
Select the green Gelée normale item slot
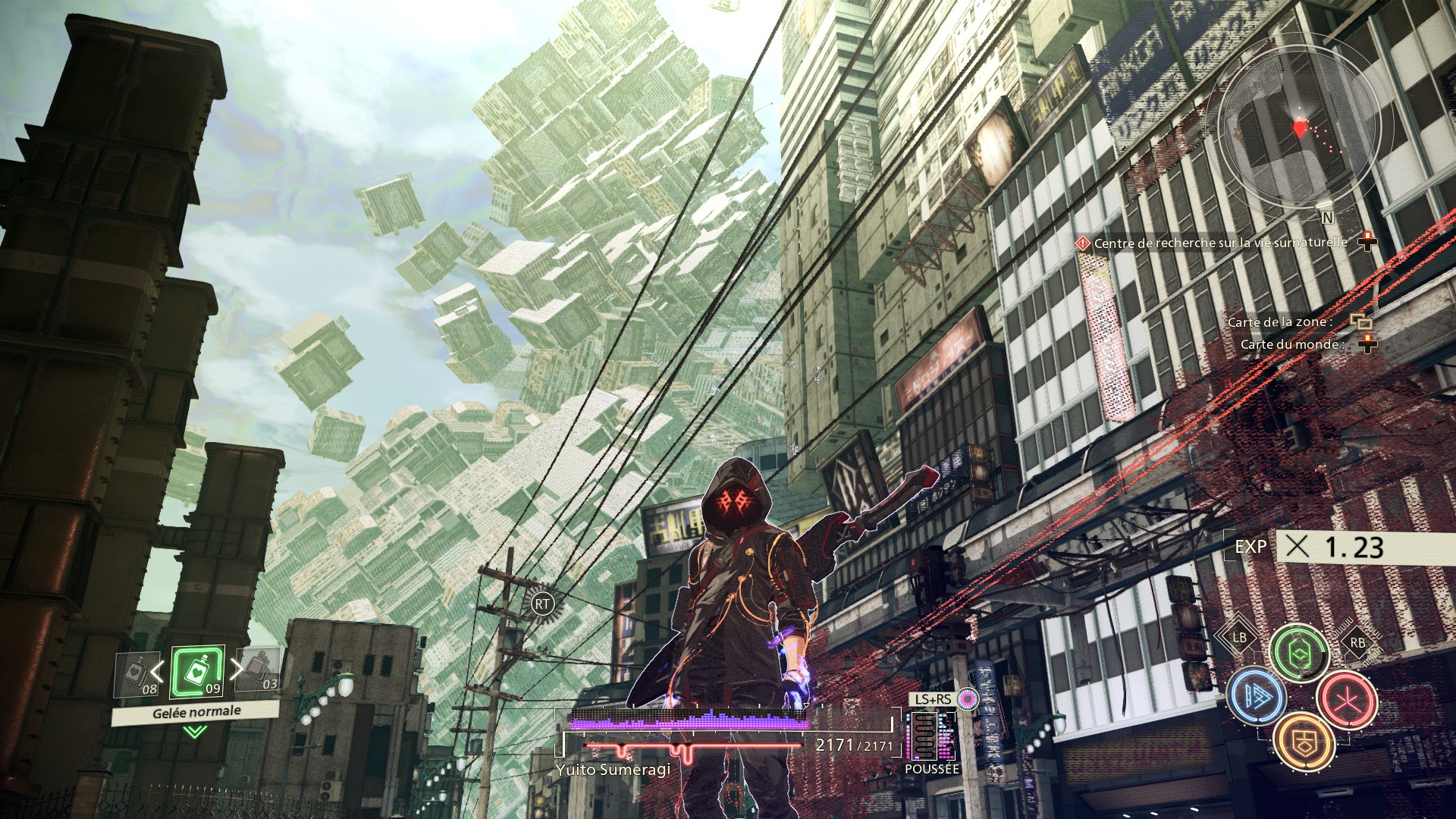coord(197,672)
